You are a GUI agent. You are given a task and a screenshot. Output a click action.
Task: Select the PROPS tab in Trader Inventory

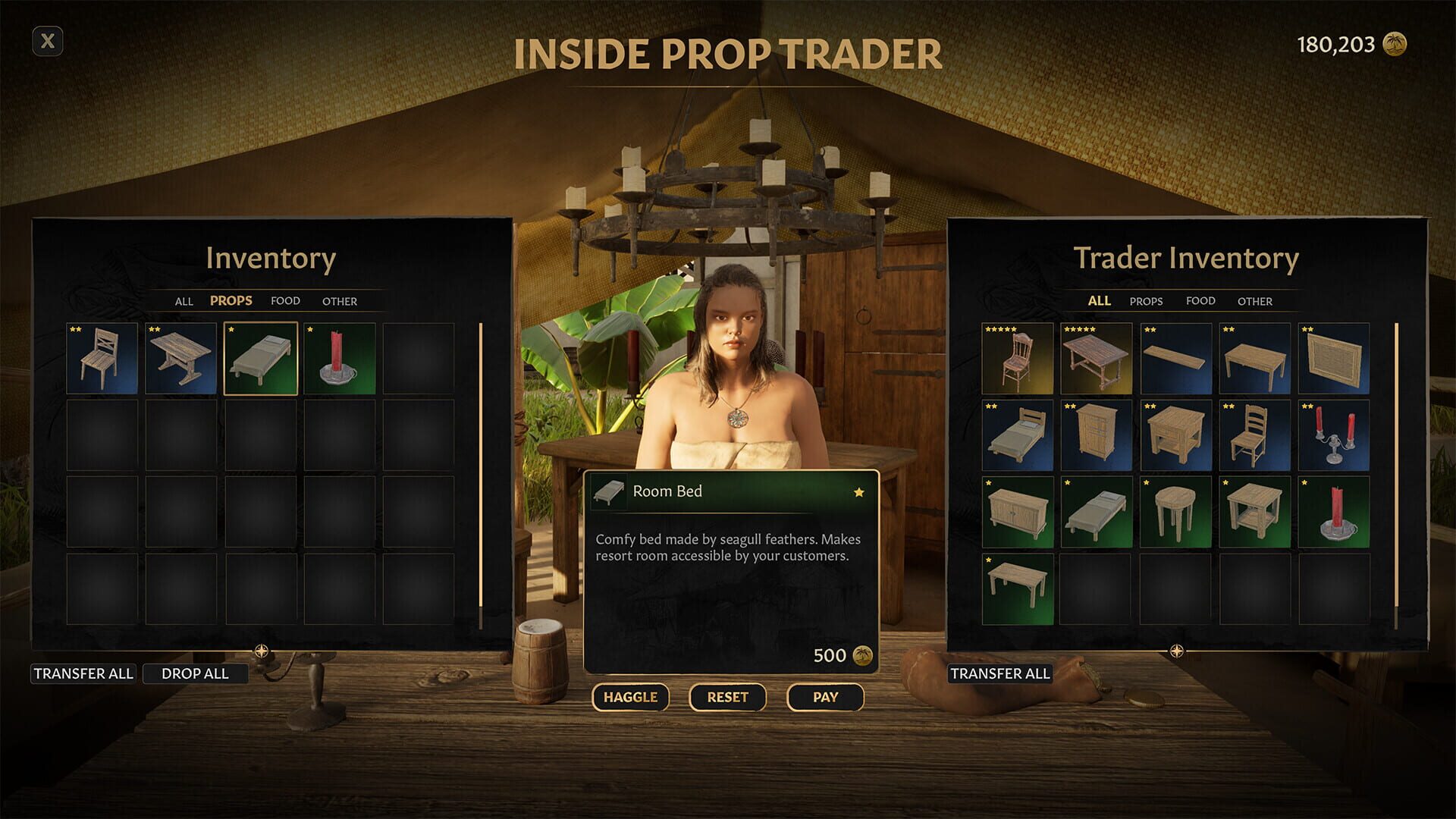[x=1146, y=301]
